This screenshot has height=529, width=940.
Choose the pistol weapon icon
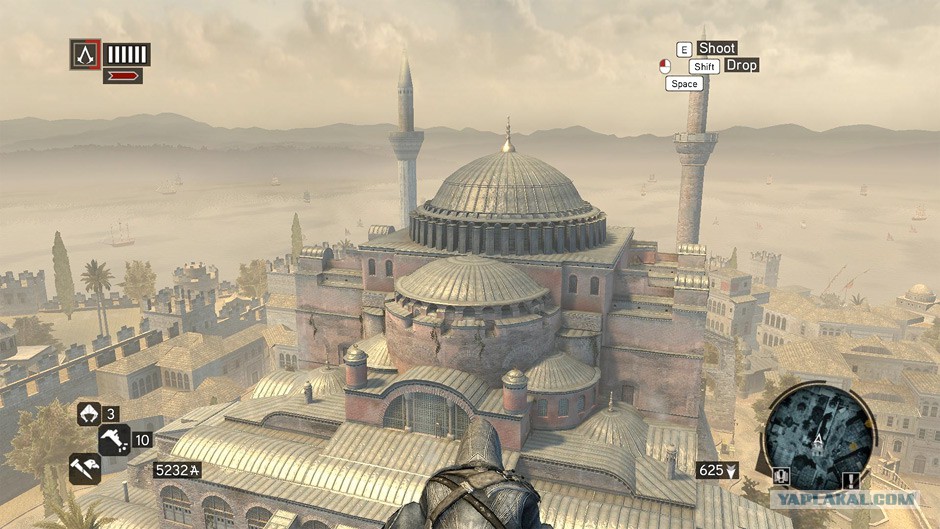[114, 439]
